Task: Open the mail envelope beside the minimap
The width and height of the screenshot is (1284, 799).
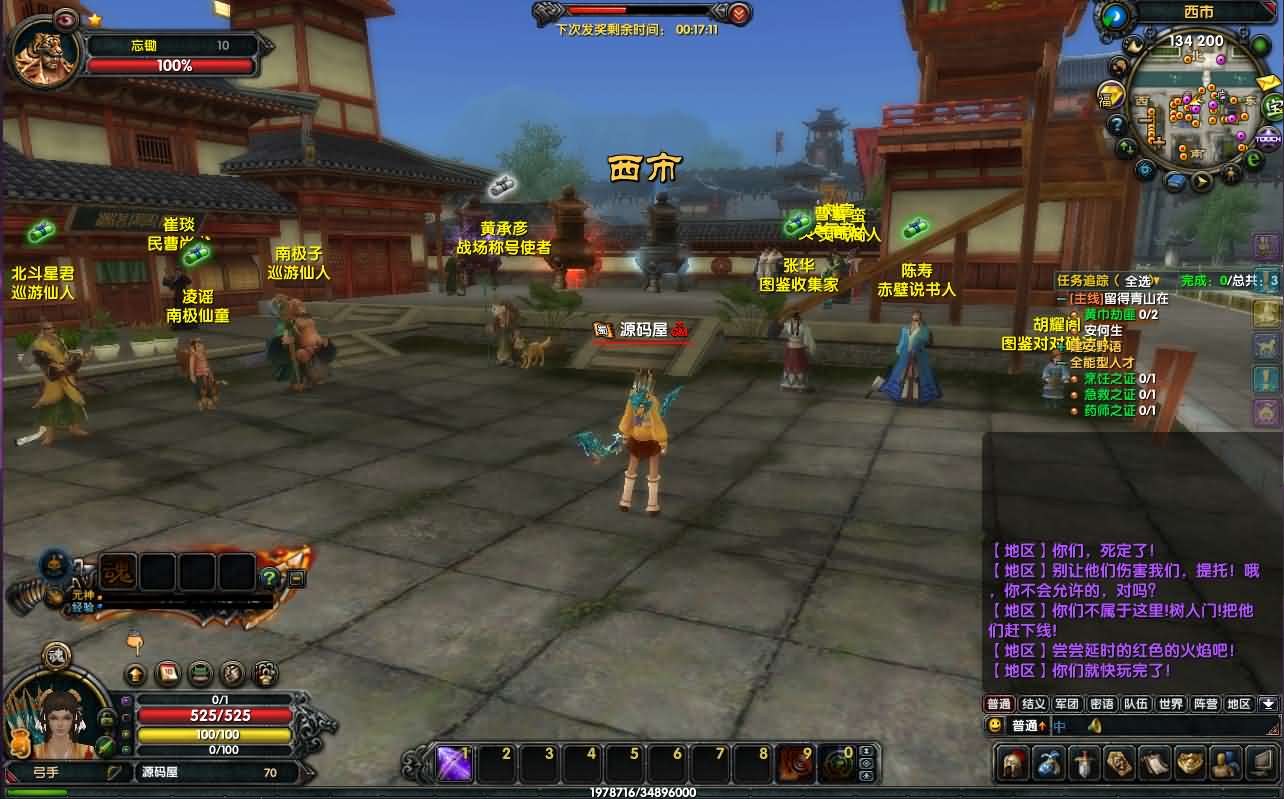Action: 1266,83
